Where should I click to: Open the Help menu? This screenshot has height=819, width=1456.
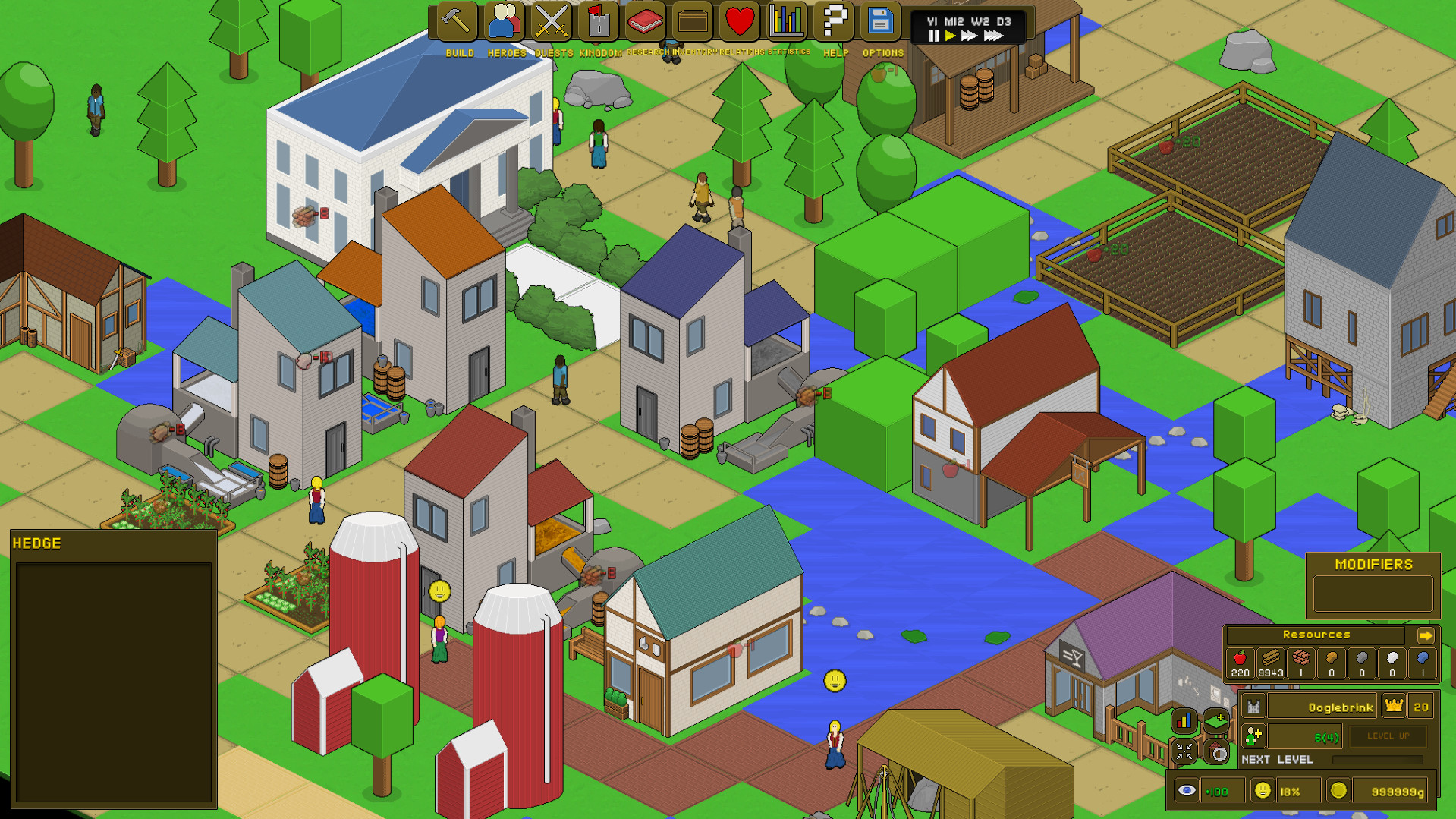832,22
